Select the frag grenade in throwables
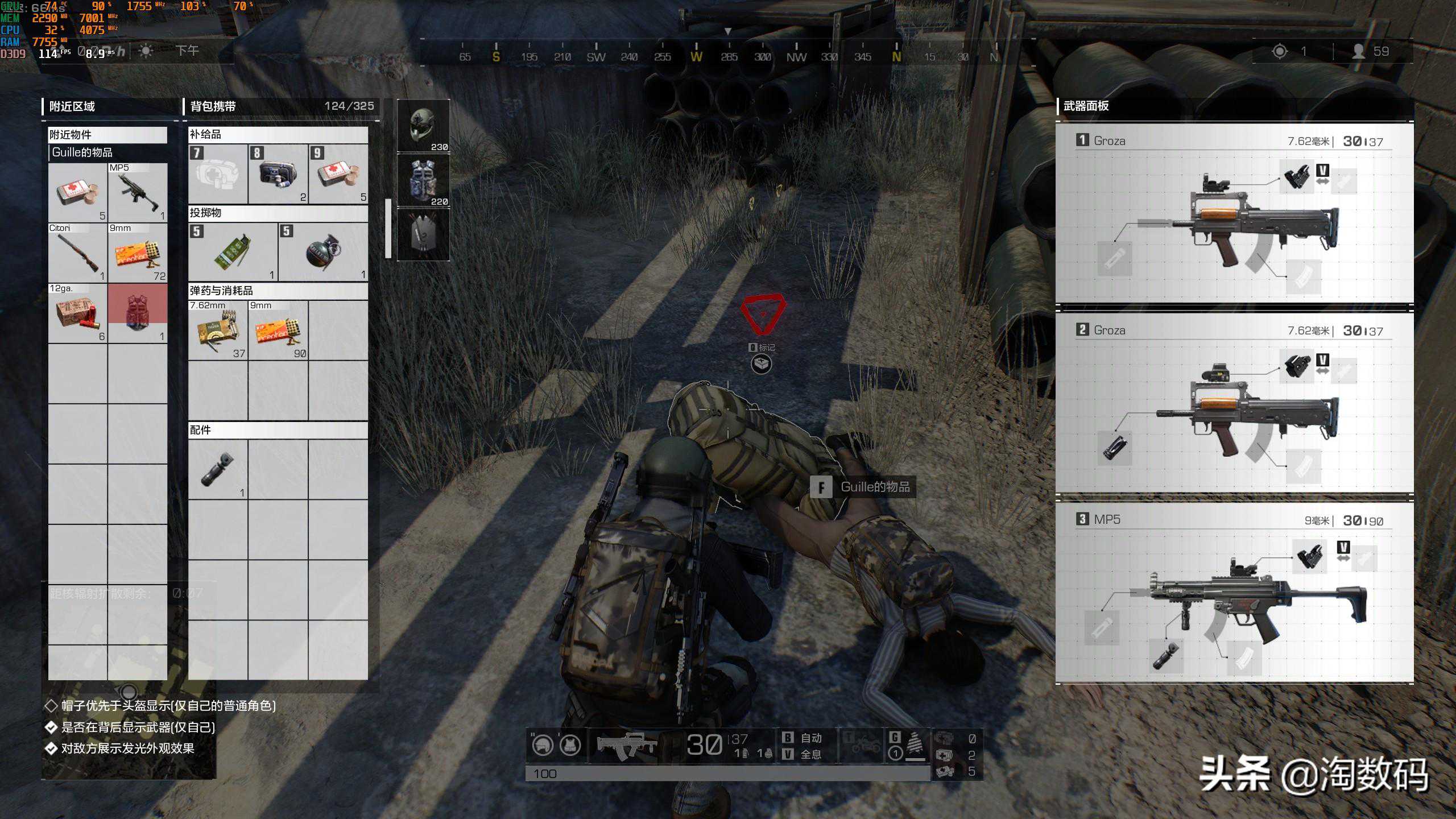The image size is (1456, 819). [323, 252]
